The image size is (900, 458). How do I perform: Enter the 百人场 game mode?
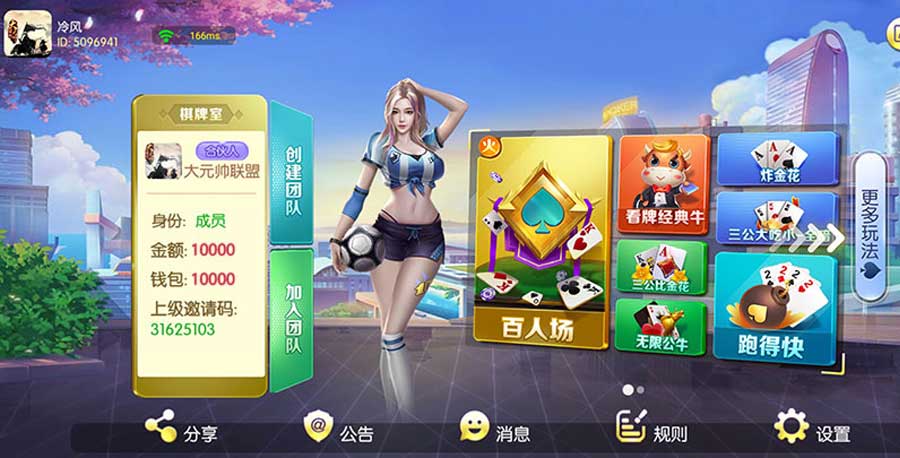[x=540, y=242]
